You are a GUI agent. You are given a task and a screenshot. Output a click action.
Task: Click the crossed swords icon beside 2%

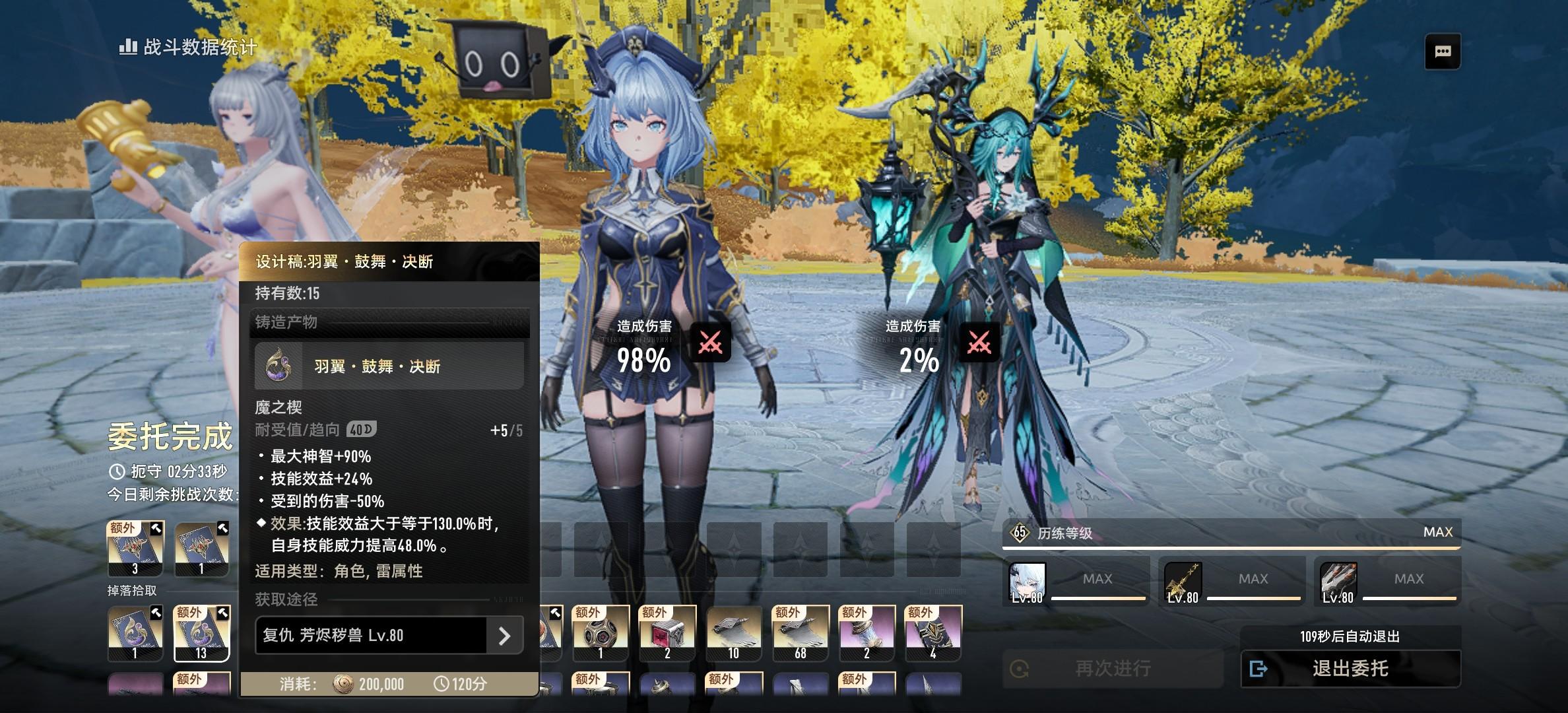tap(979, 343)
